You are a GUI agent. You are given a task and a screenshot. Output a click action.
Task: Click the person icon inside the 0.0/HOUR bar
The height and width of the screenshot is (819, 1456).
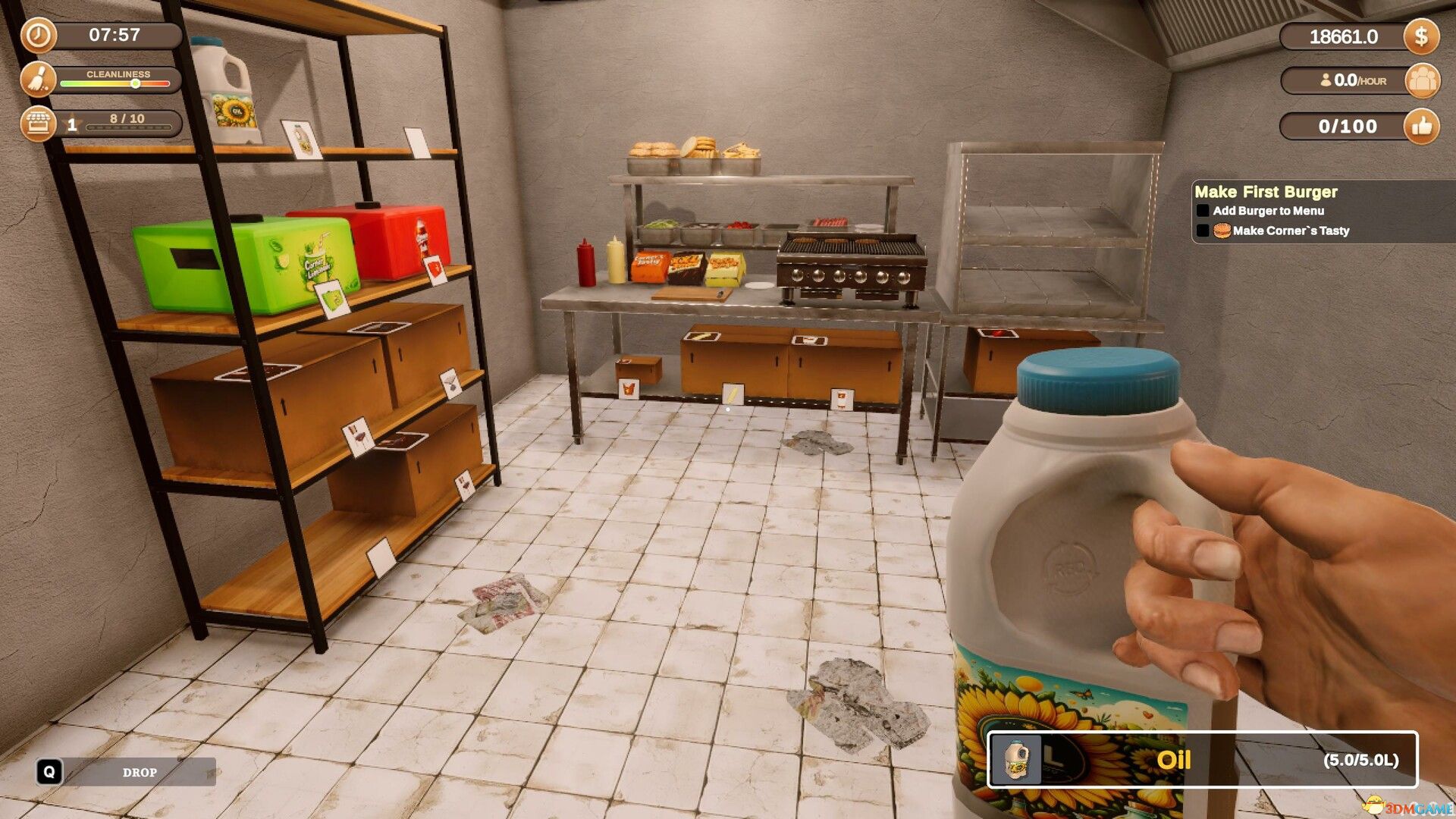(1326, 78)
